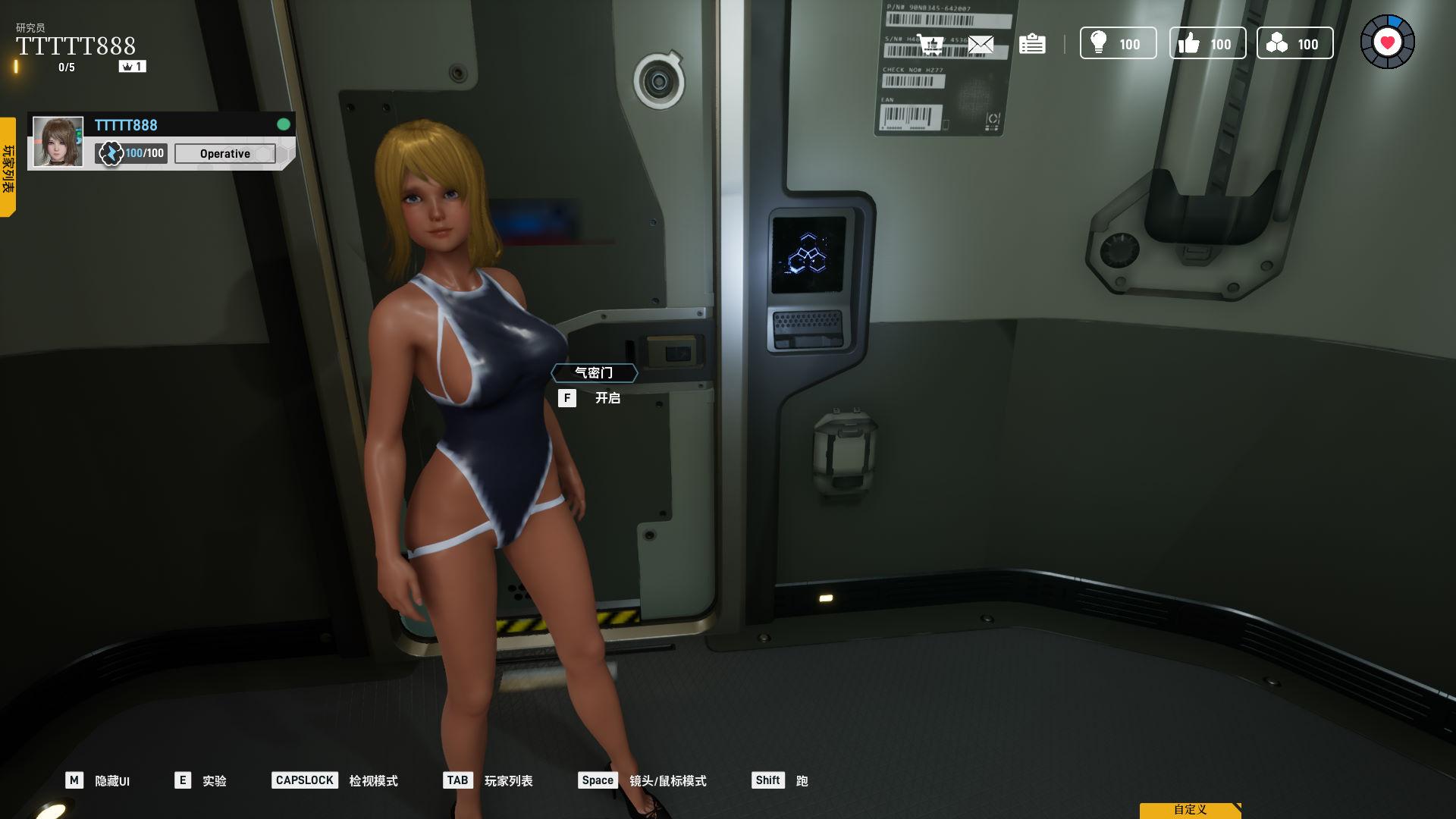Select the TTTTT888 player portrait

(58, 142)
